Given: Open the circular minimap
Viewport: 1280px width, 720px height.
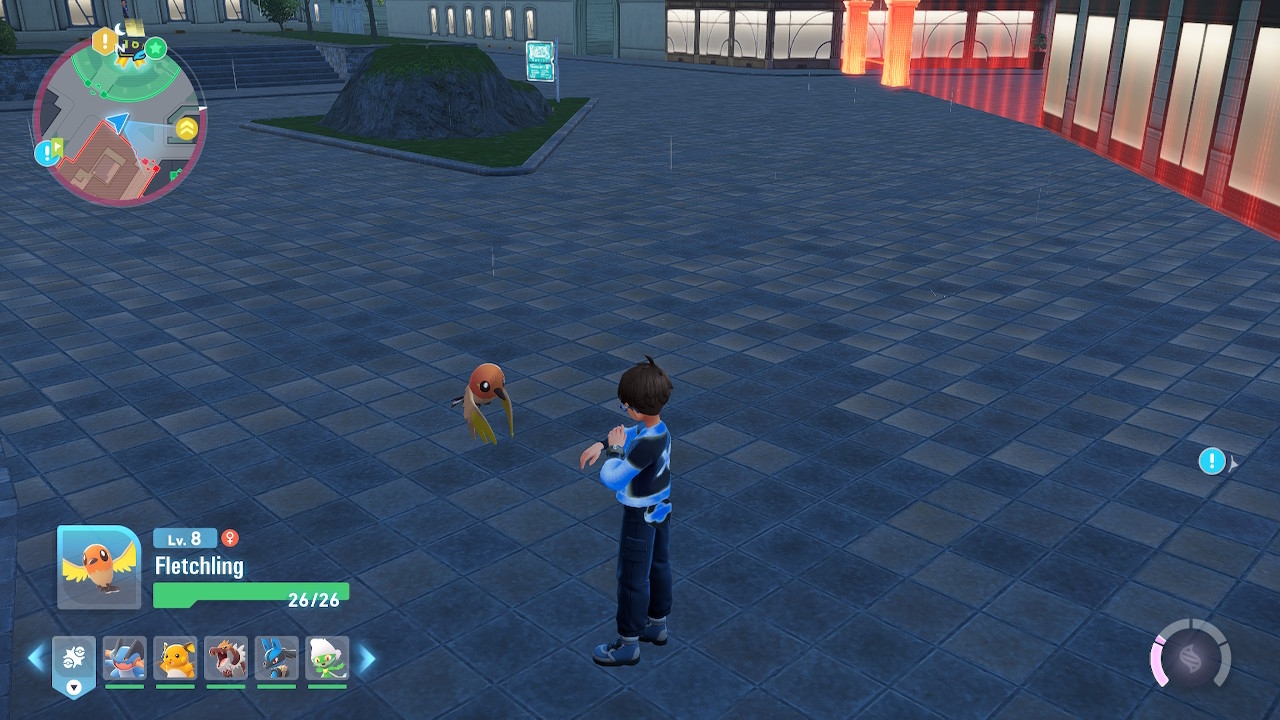Looking at the screenshot, I should click(x=119, y=120).
